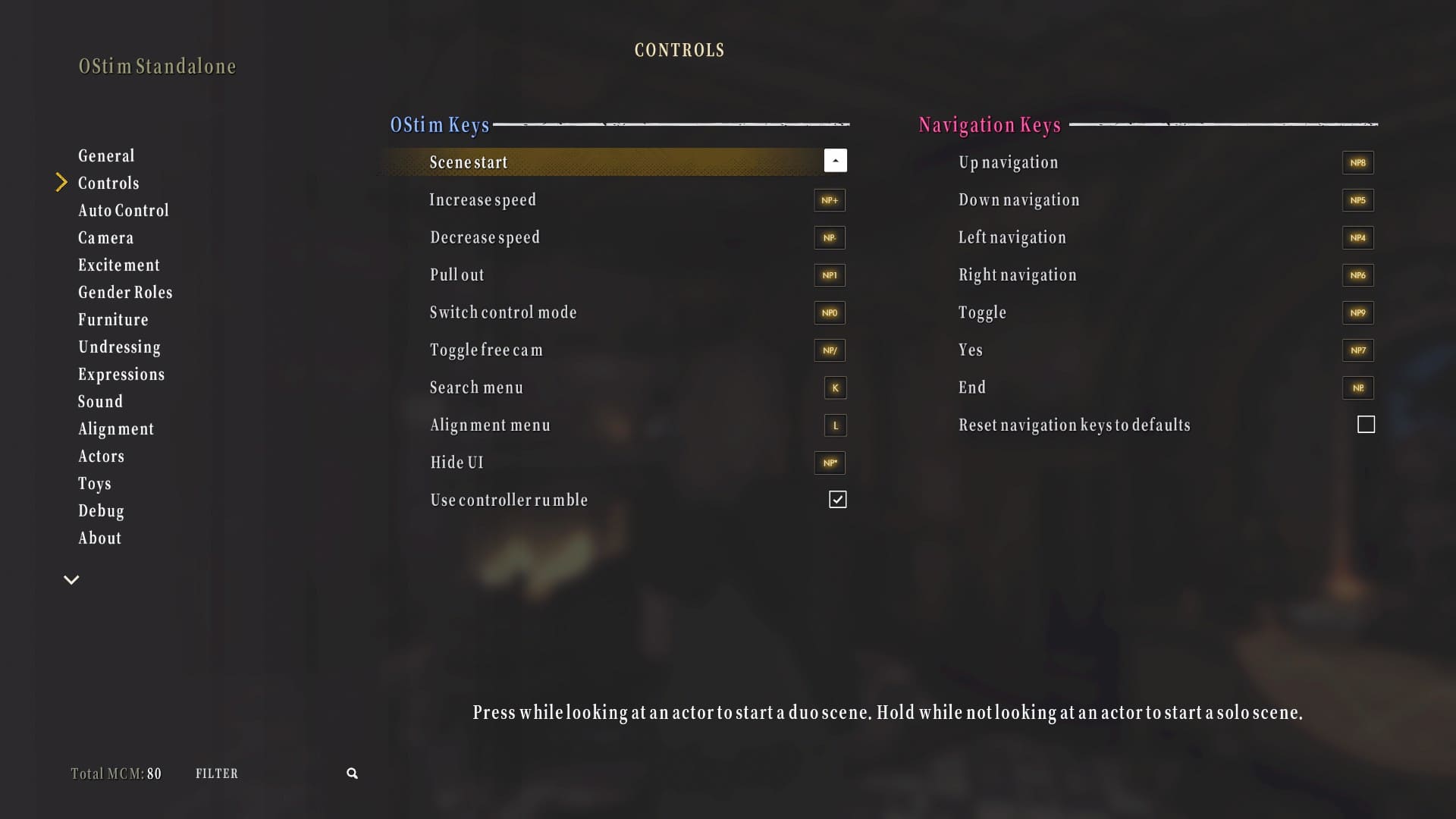Click the Switch control mode key icon
The width and height of the screenshot is (1456, 819).
pos(829,312)
